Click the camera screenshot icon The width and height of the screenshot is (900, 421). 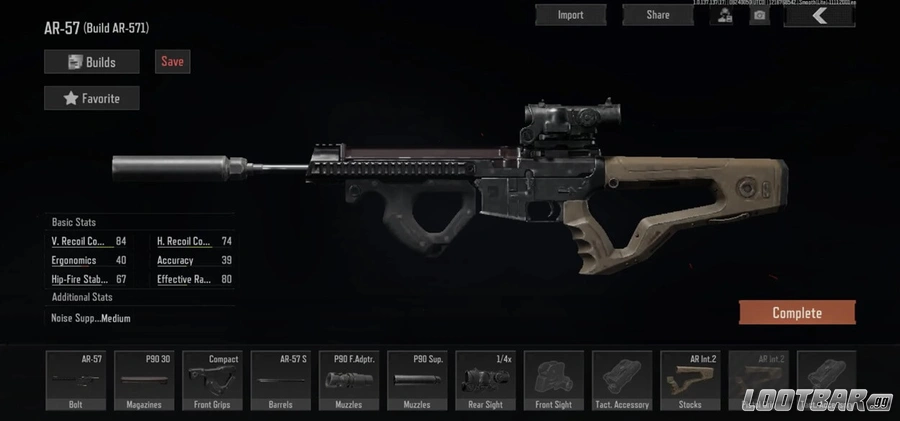pos(760,15)
